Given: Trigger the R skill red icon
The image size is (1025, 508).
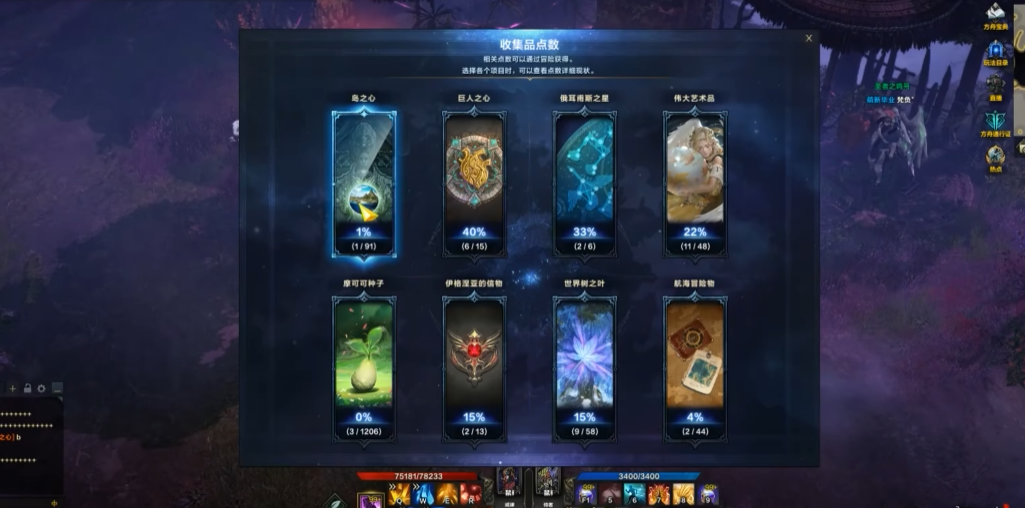Looking at the screenshot, I should coord(471,494).
